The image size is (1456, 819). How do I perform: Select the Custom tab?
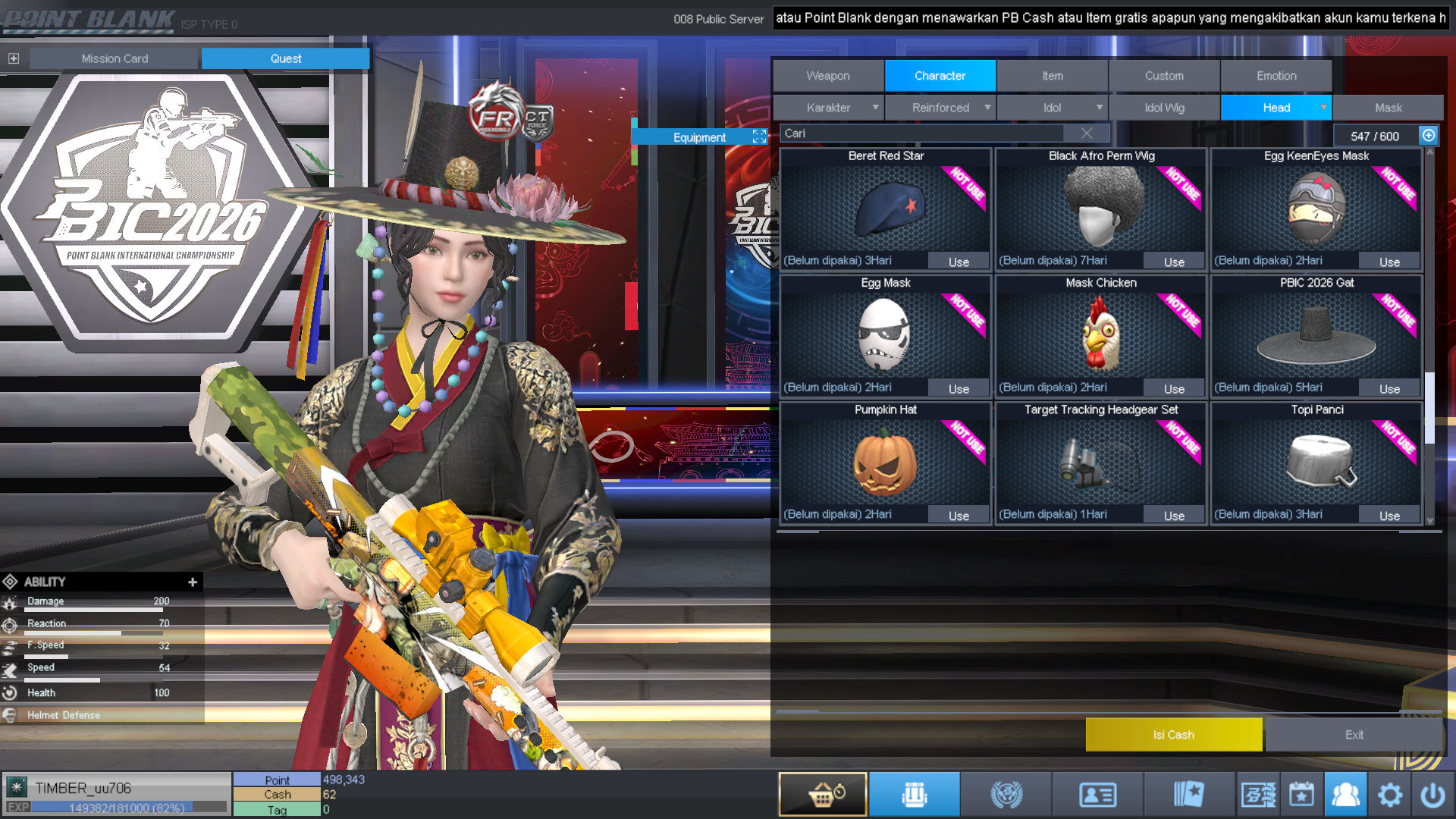point(1164,76)
